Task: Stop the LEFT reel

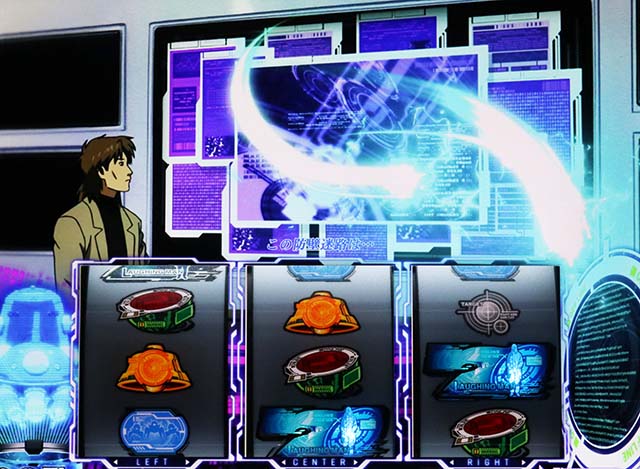Action: point(154,462)
